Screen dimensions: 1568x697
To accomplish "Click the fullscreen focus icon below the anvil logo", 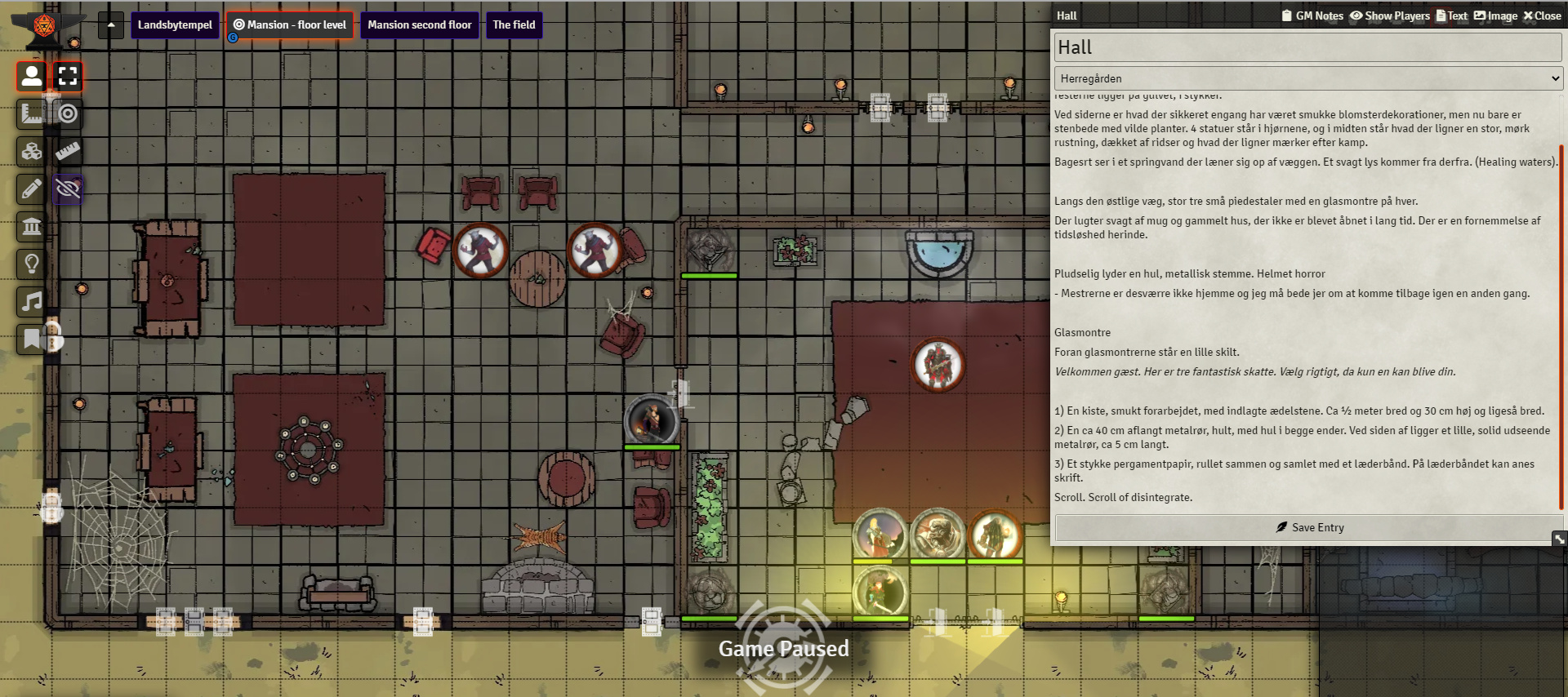I will 68,76.
